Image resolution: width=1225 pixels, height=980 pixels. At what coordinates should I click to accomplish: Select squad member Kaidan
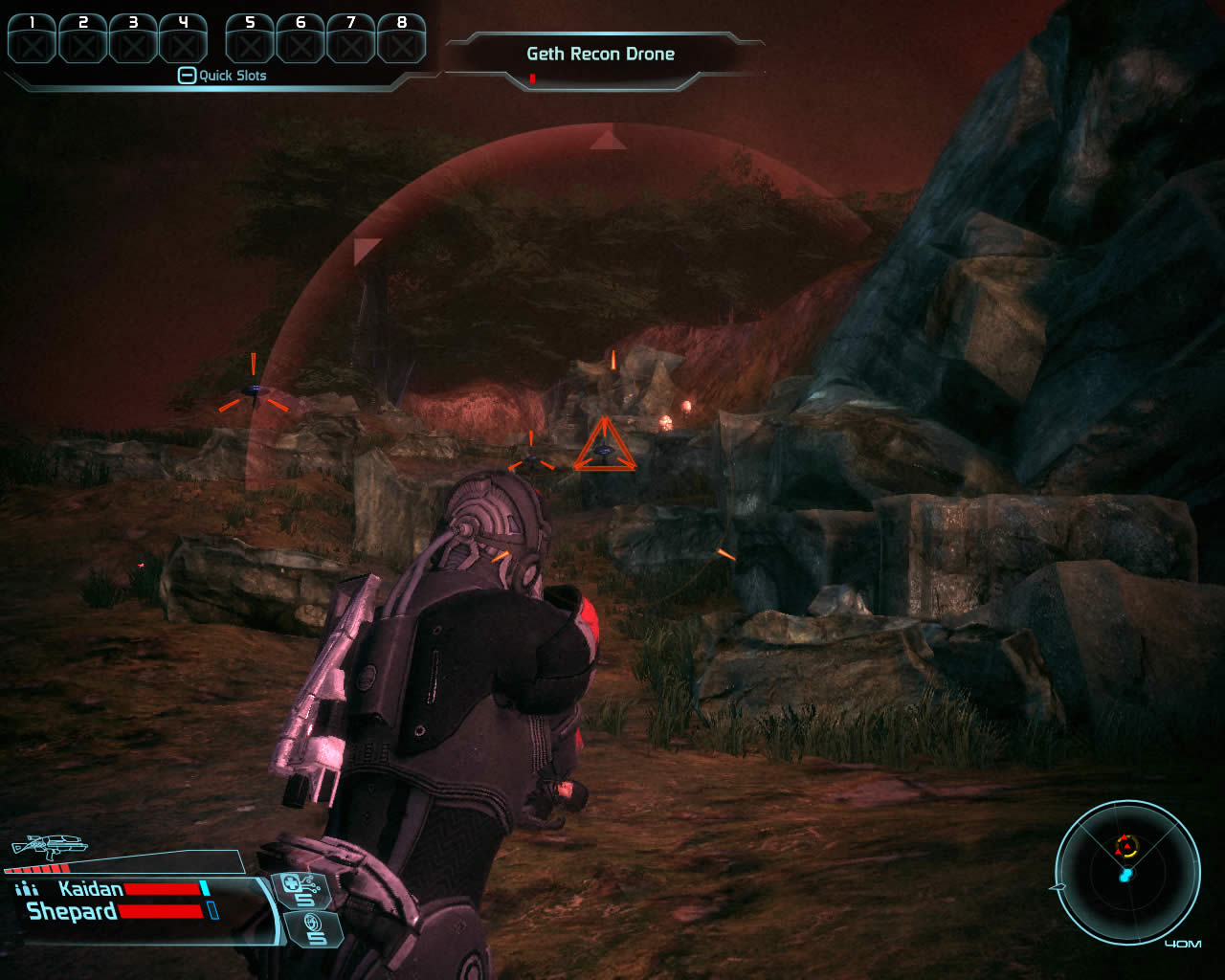click(x=91, y=889)
